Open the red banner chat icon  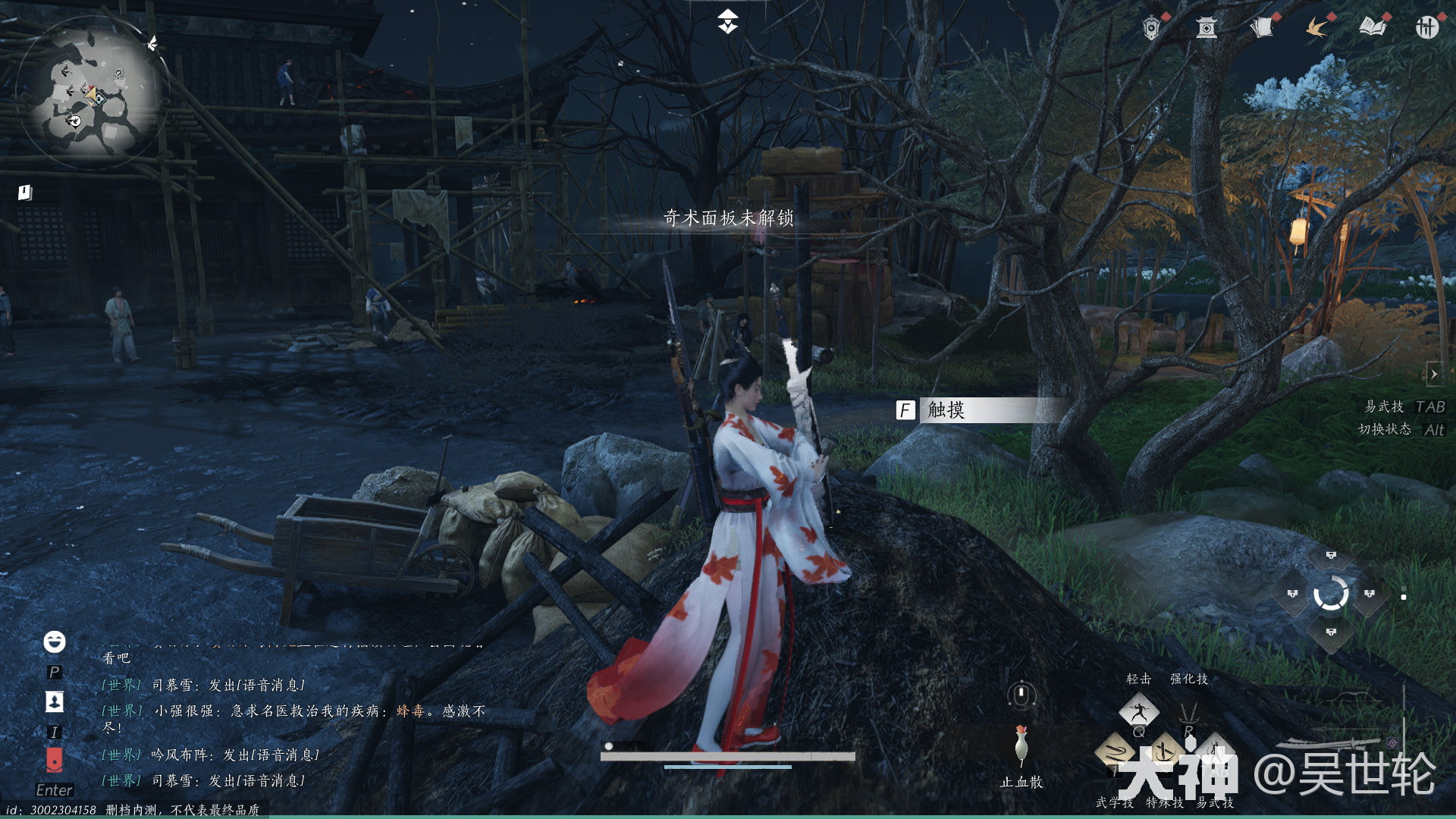pyautogui.click(x=54, y=759)
